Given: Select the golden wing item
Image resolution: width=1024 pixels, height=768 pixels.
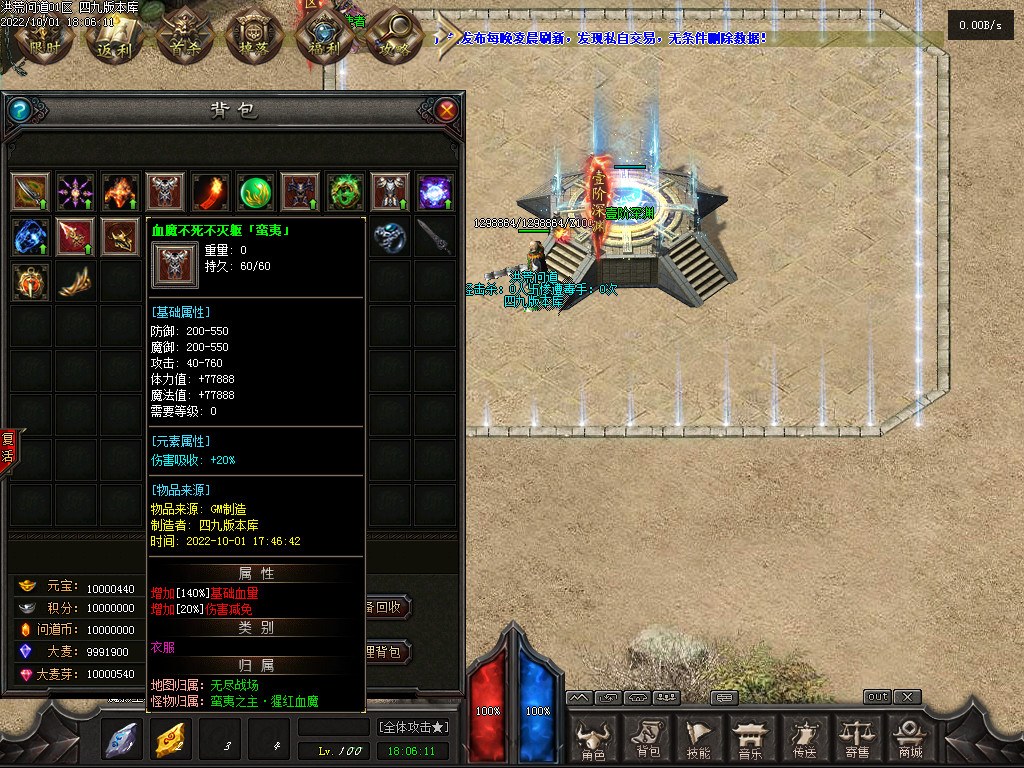Looking at the screenshot, I should tap(75, 282).
